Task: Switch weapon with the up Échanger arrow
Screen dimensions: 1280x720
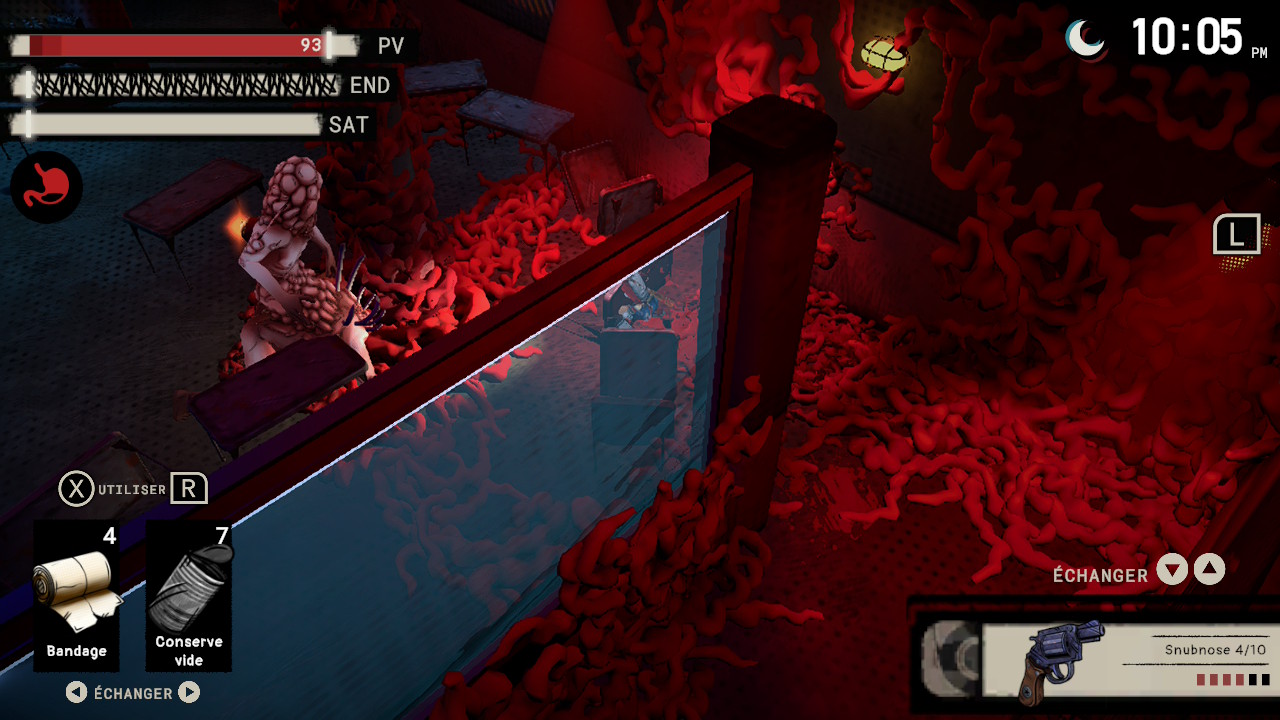Action: (1210, 570)
